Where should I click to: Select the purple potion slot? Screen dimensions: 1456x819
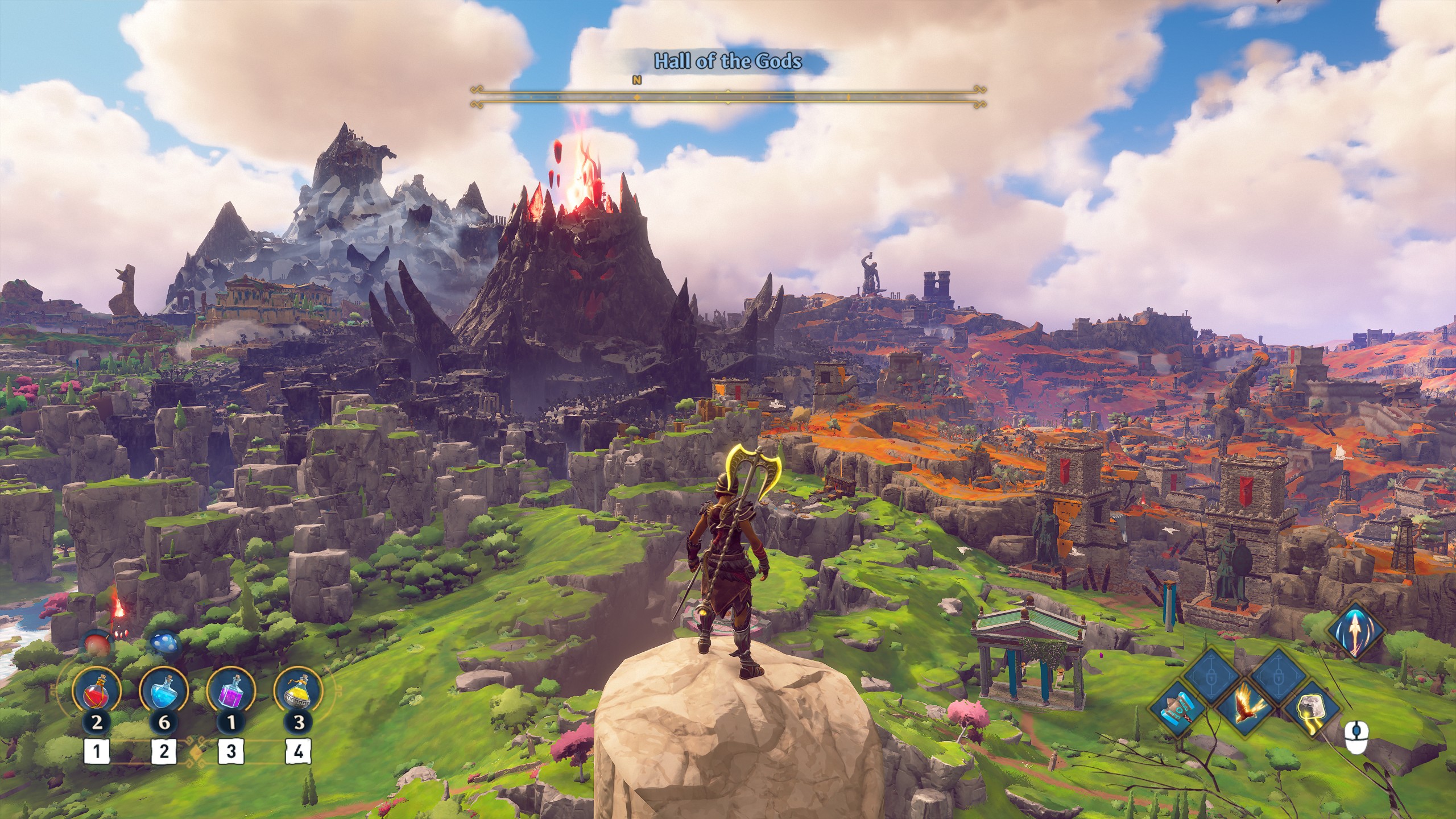pyautogui.click(x=231, y=692)
